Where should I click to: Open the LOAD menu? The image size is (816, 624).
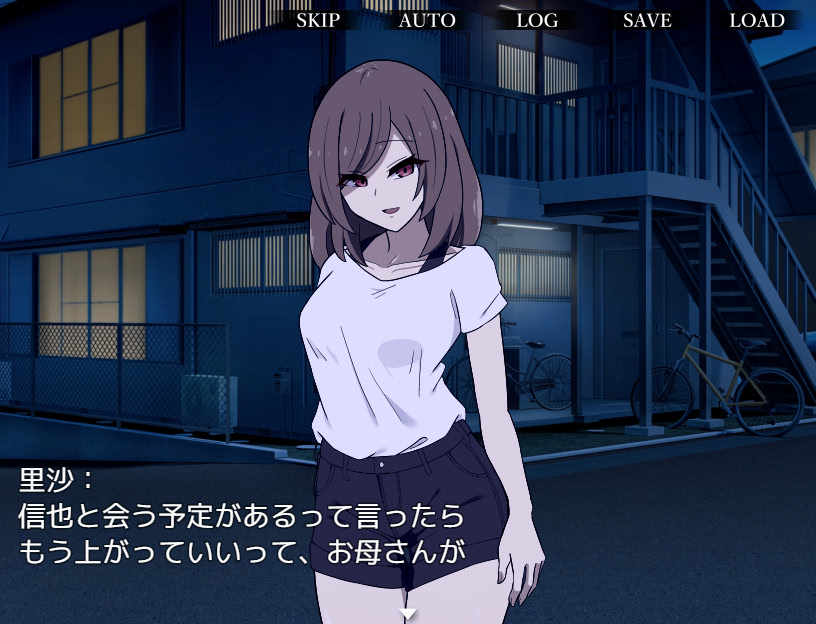(x=757, y=20)
